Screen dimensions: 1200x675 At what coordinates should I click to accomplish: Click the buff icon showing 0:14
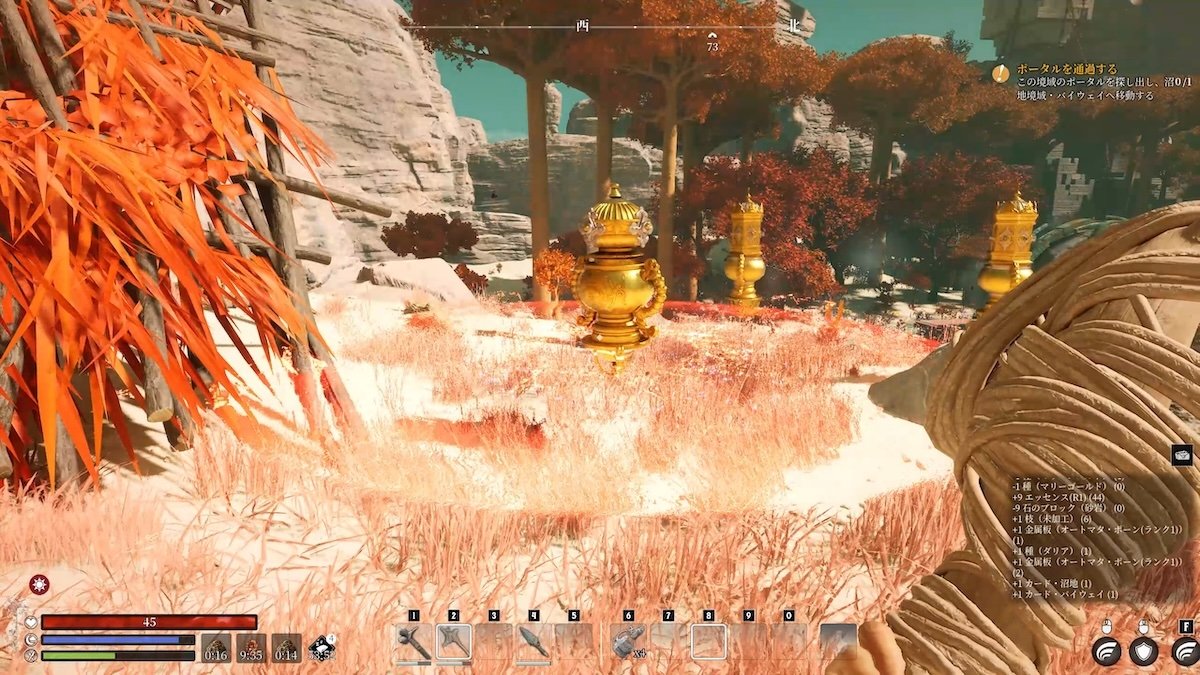[x=286, y=648]
